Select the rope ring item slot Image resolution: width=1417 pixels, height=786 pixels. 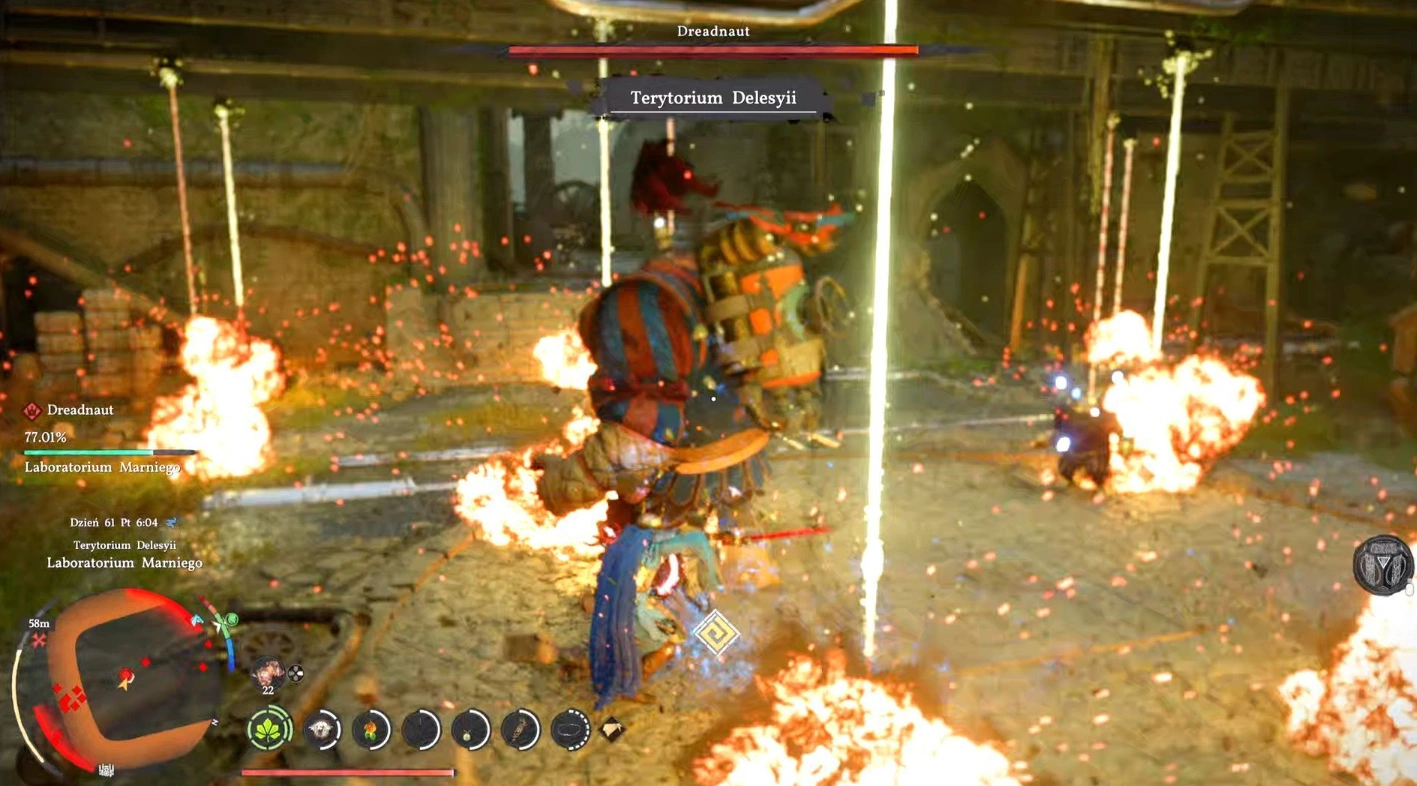pyautogui.click(x=570, y=730)
